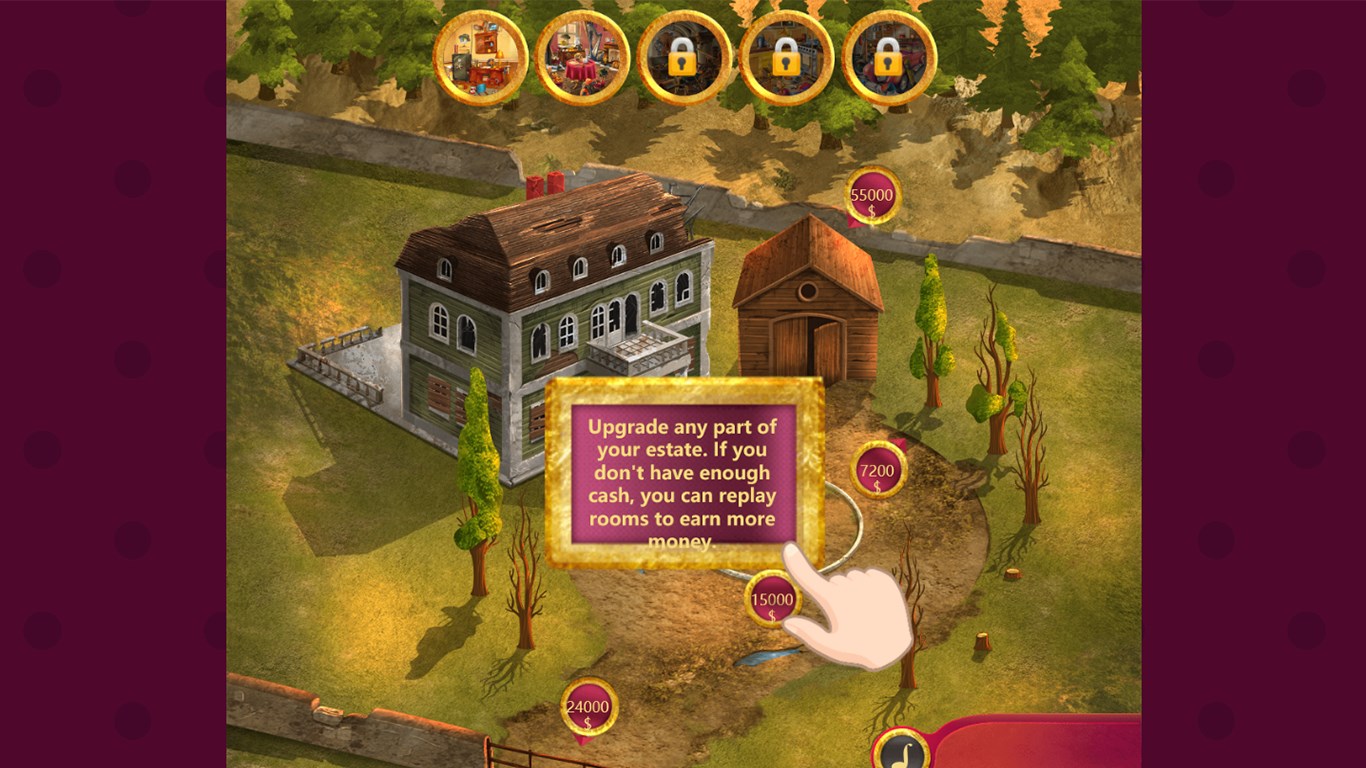1366x768 pixels.
Task: Open the room with harp and red table
Action: (x=582, y=58)
